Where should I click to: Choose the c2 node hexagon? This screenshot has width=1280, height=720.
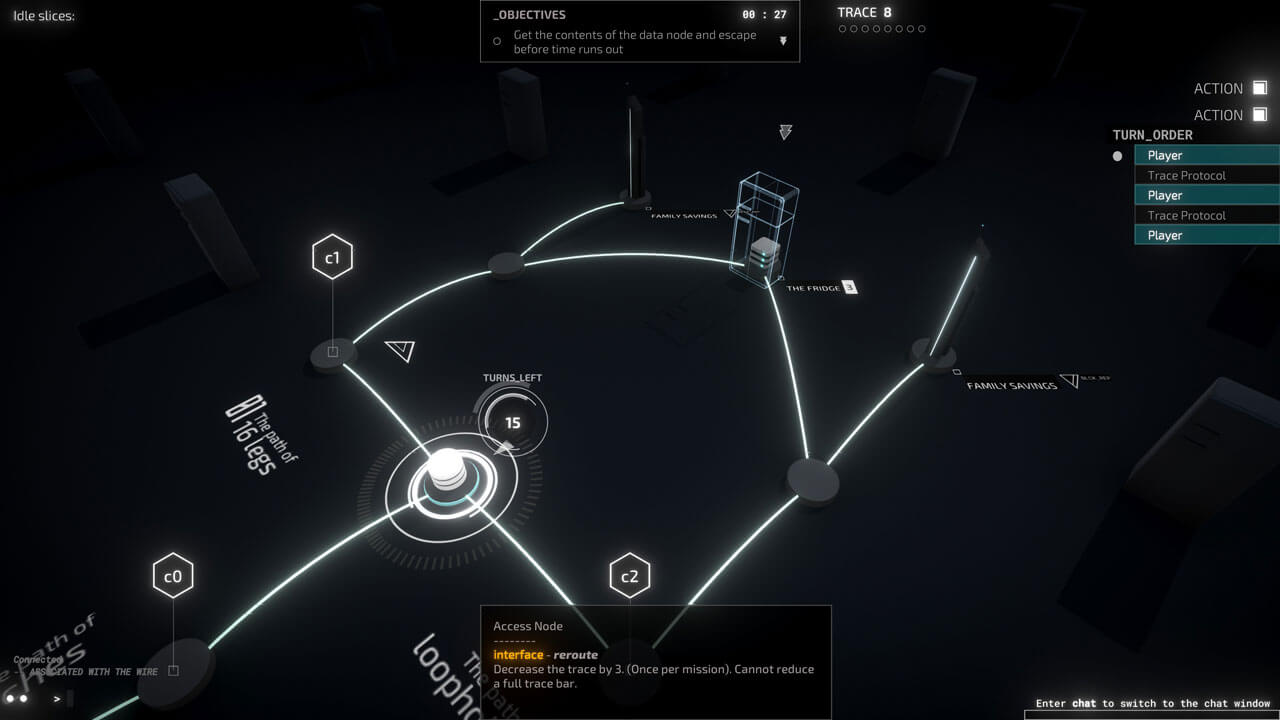click(x=629, y=576)
